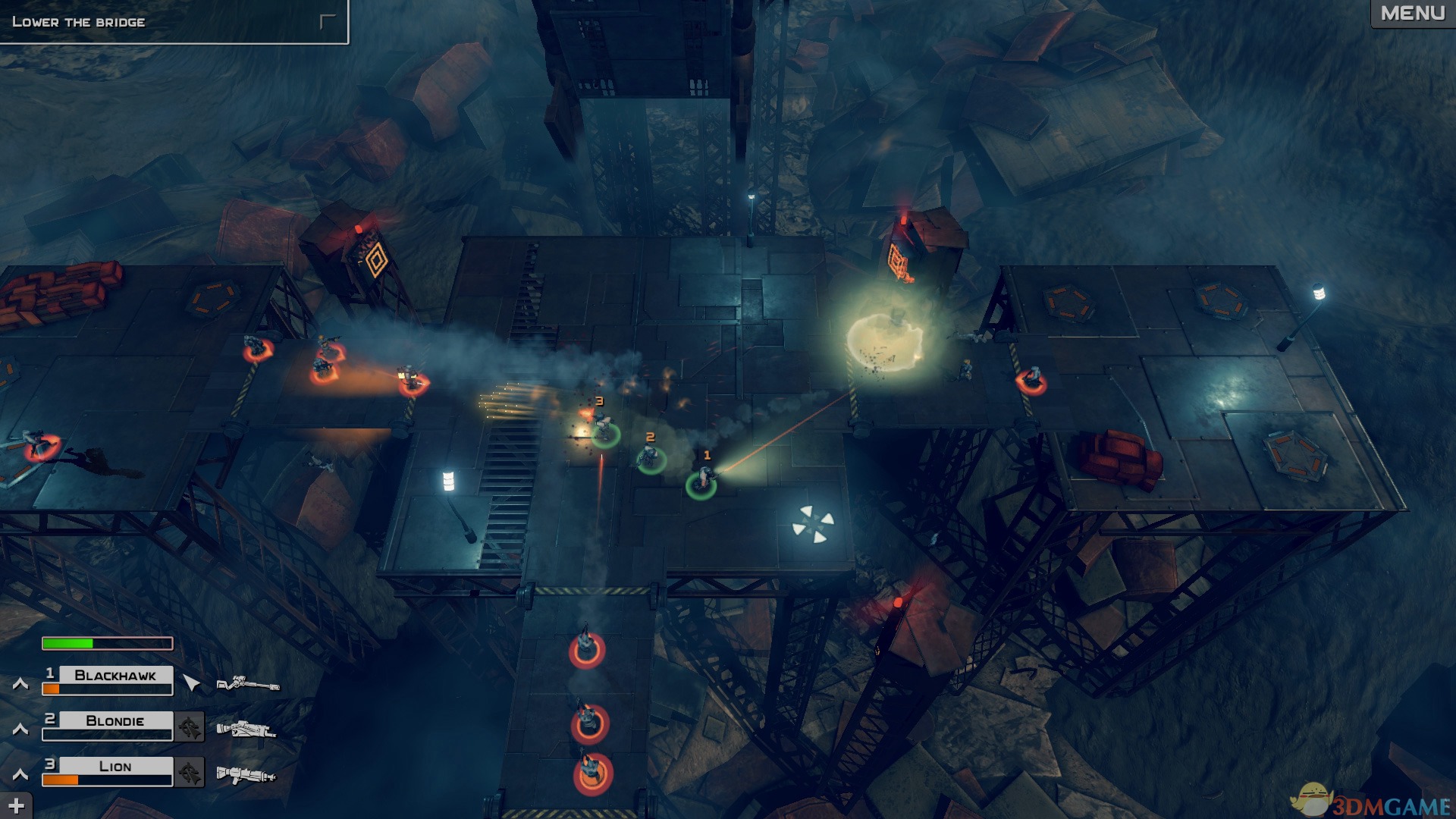Choose Lion's weapon icon

point(246,775)
